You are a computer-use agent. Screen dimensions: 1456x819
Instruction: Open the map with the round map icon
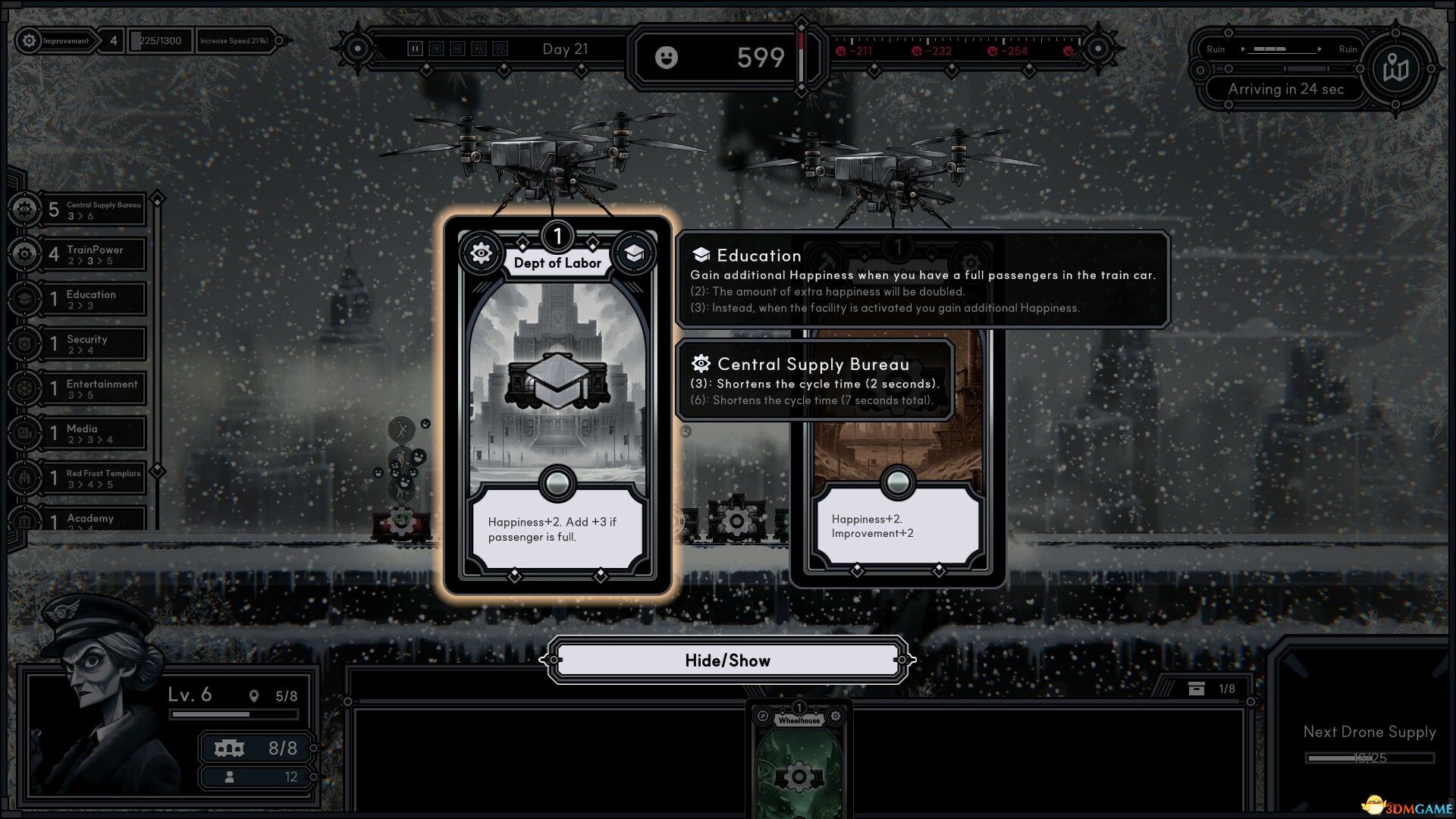click(x=1395, y=70)
